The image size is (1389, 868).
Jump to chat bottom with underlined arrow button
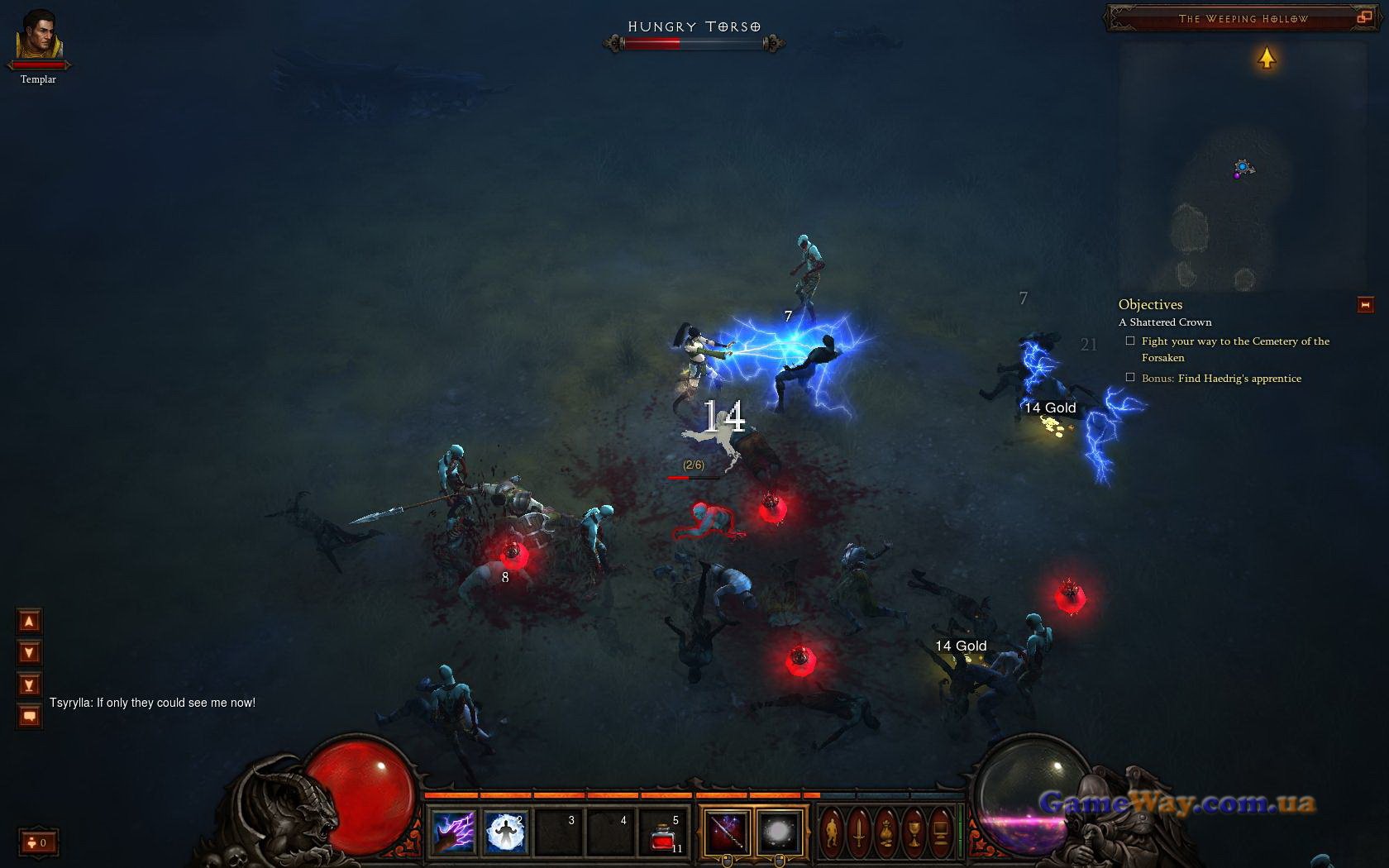(x=29, y=684)
